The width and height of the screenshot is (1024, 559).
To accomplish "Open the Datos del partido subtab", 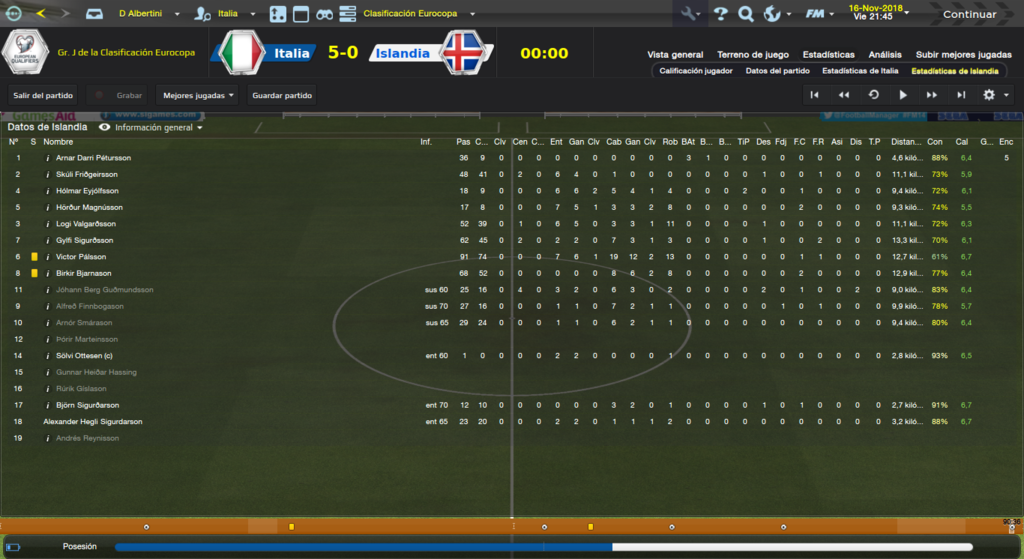I will pos(777,71).
